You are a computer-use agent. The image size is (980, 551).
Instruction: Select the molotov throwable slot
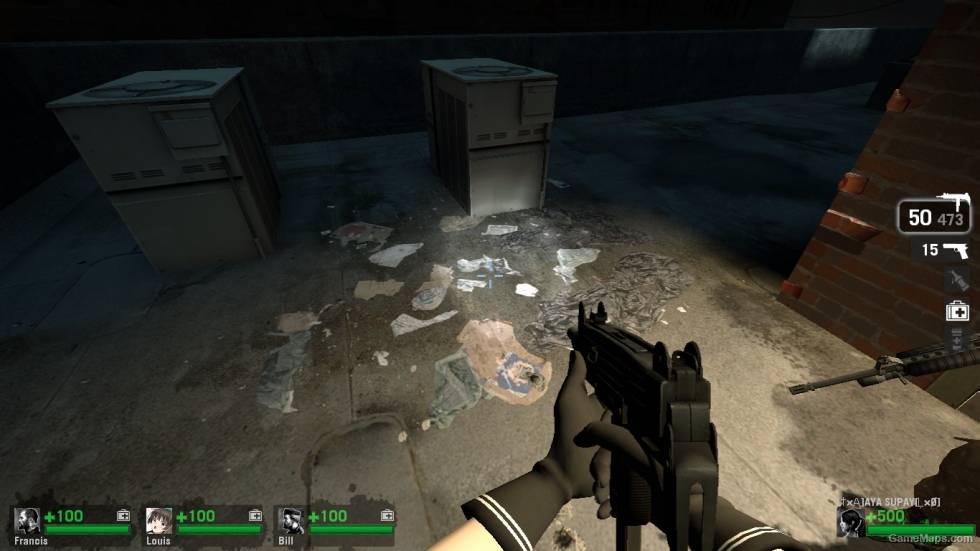(x=957, y=281)
